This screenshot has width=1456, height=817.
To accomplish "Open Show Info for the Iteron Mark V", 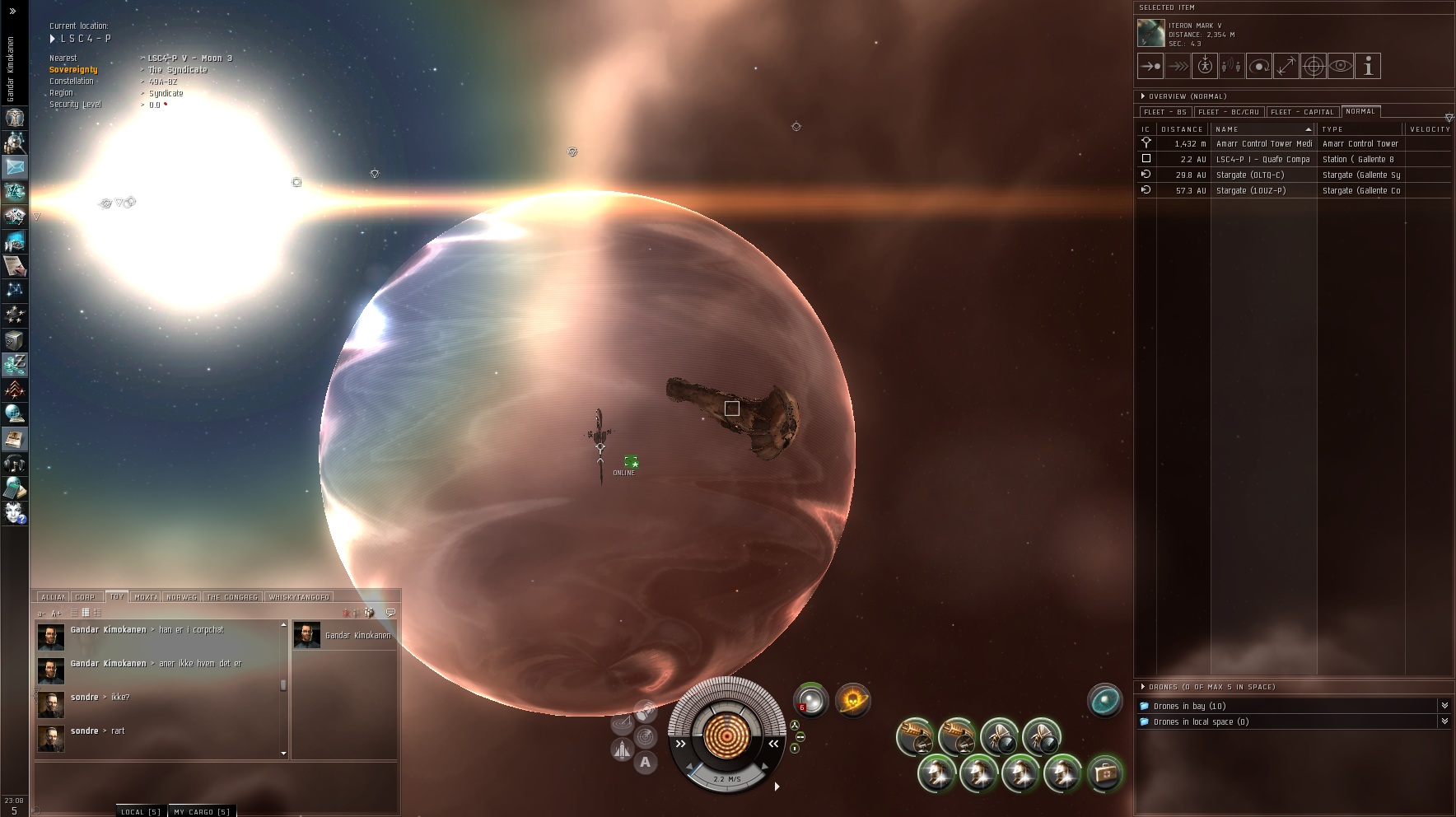I will (x=1368, y=66).
